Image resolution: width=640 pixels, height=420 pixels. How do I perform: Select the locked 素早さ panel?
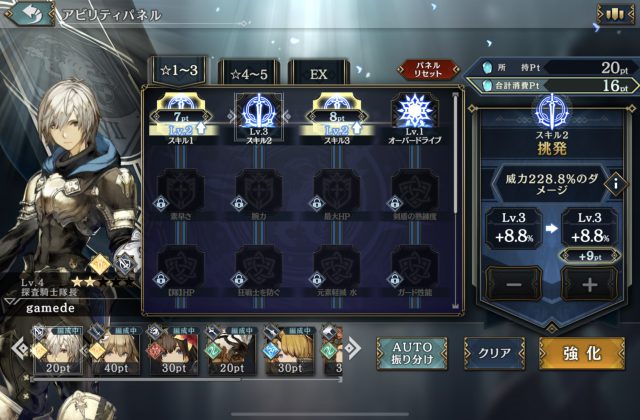[x=182, y=190]
